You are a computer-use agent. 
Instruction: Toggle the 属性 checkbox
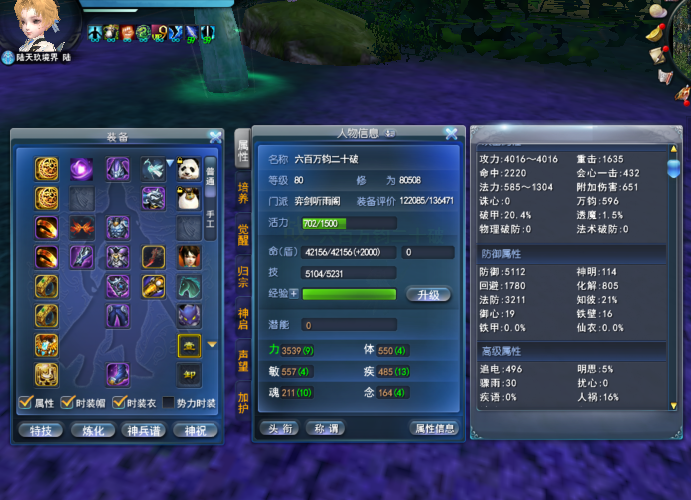coord(26,402)
